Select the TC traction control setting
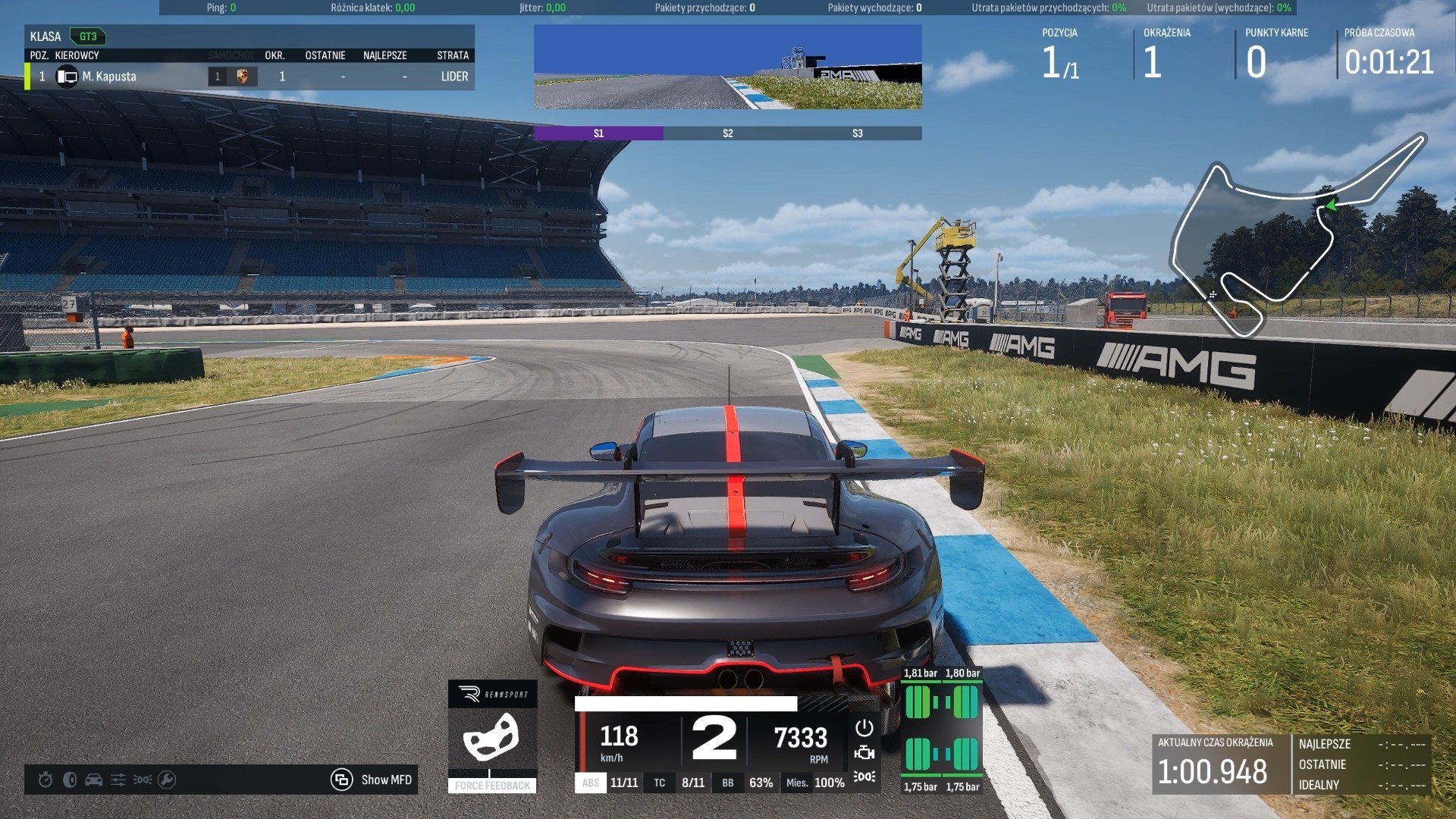The image size is (1456, 819). 660,783
